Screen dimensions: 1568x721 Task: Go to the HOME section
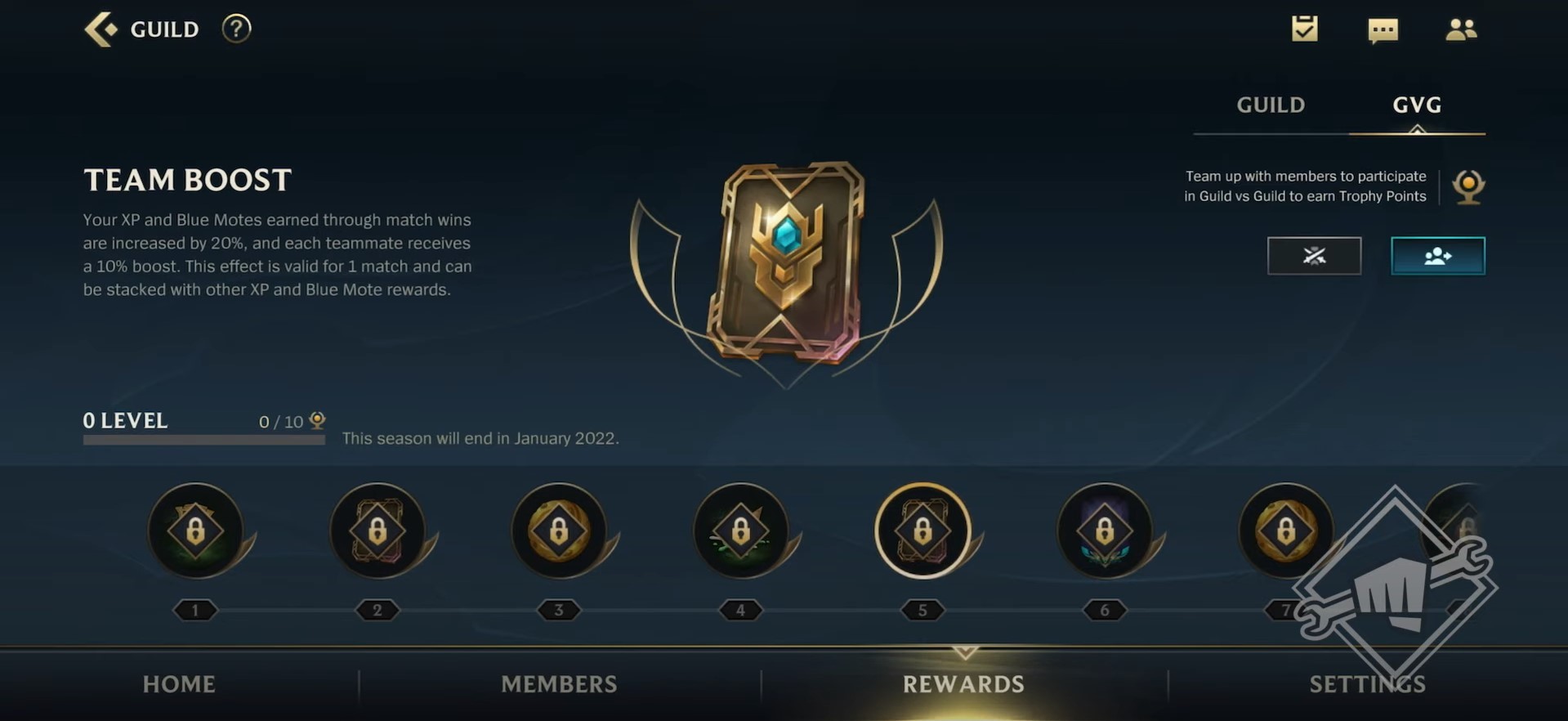[x=178, y=684]
